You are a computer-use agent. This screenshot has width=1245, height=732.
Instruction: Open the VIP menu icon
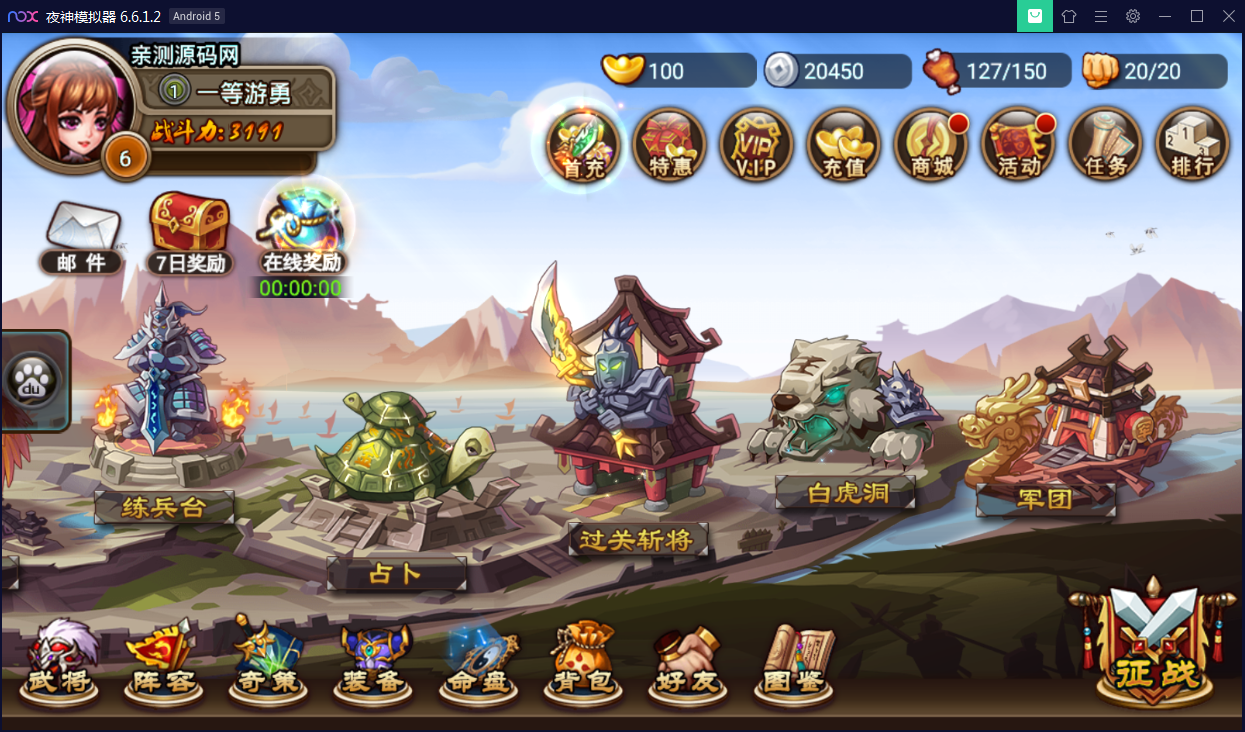(756, 146)
